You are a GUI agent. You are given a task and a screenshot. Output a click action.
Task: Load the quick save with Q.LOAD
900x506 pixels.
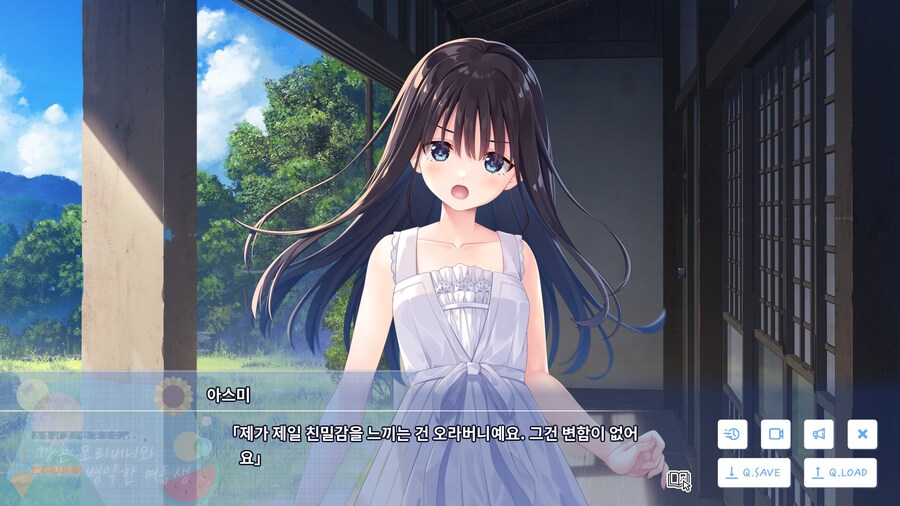(840, 473)
